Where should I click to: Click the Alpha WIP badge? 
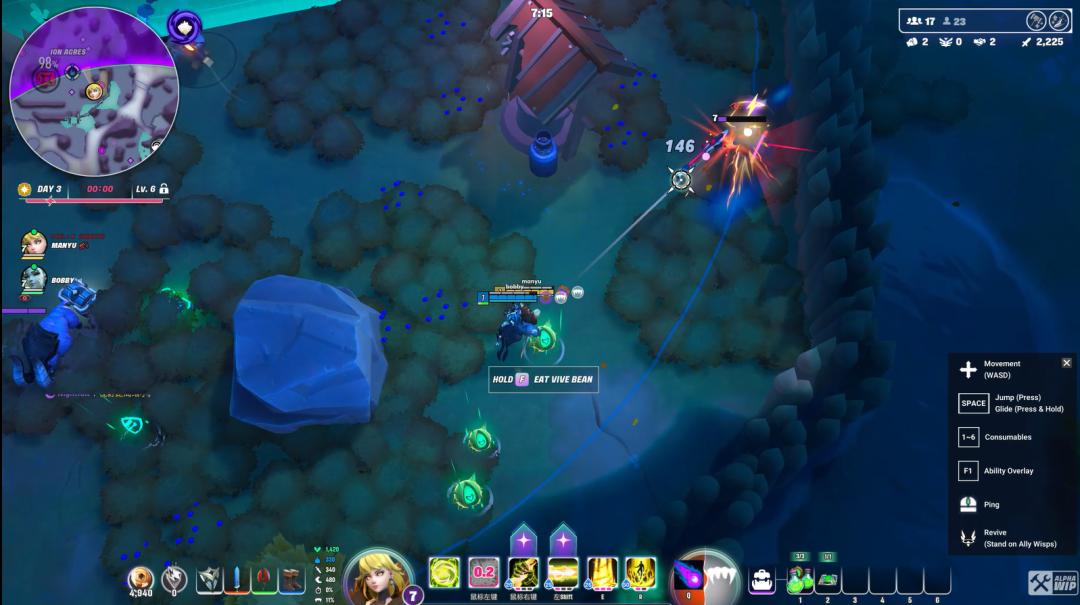coord(1052,582)
